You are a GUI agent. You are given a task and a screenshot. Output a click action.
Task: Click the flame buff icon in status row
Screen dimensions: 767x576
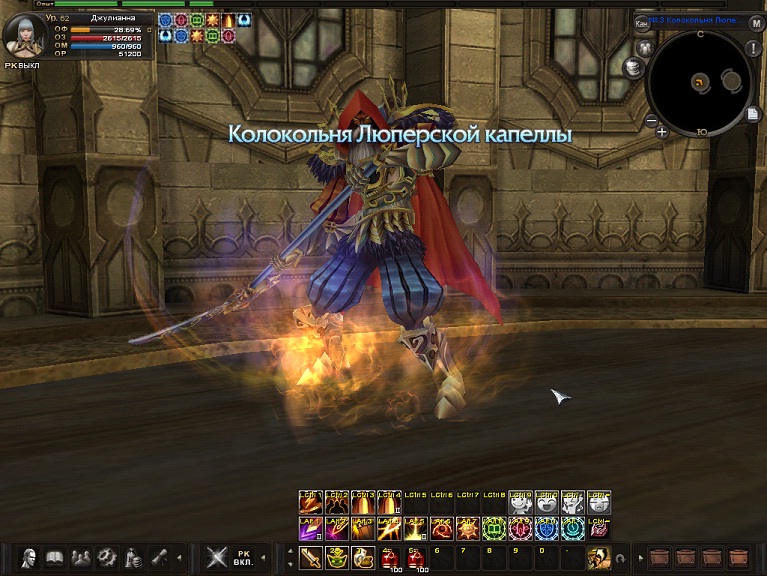[x=230, y=20]
